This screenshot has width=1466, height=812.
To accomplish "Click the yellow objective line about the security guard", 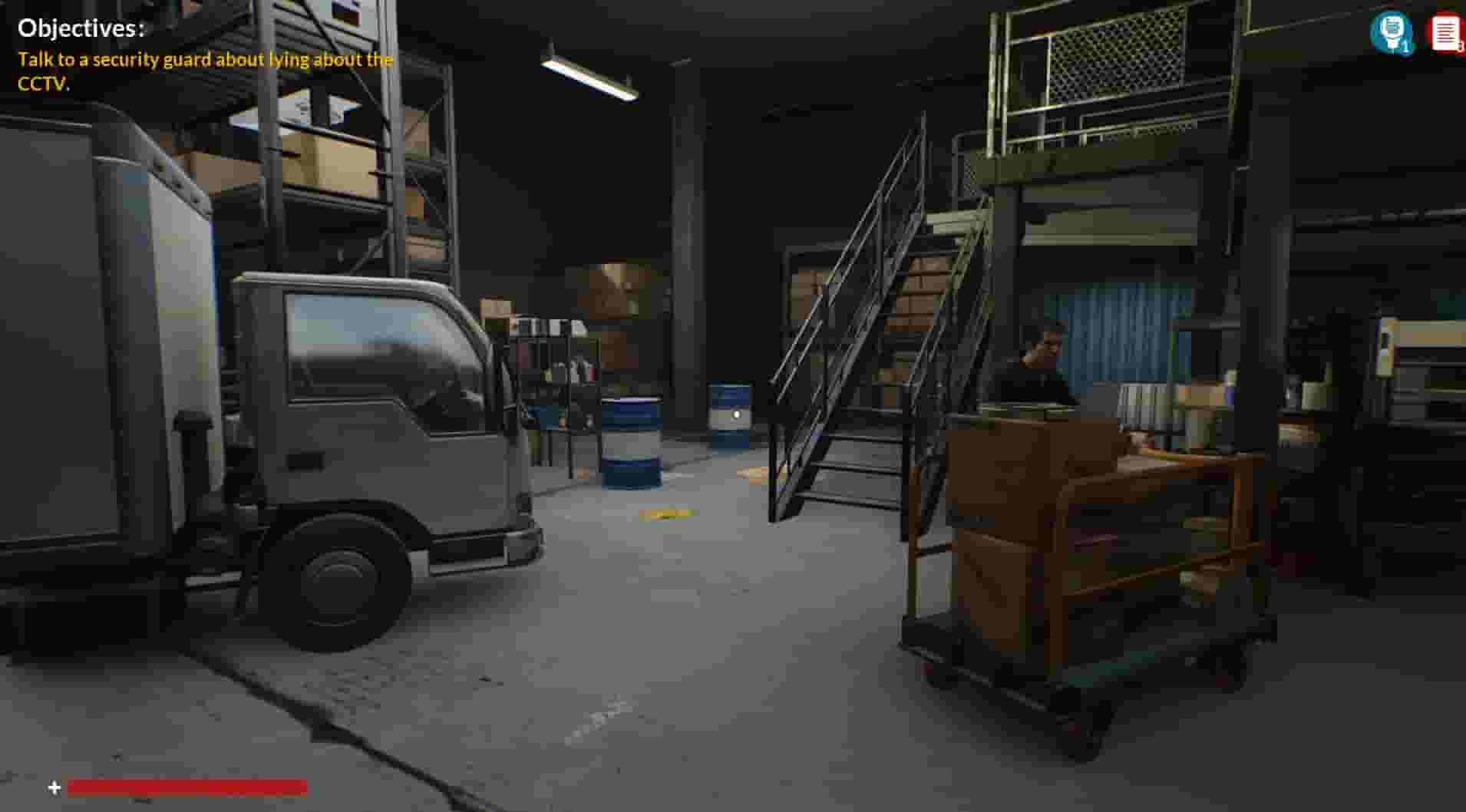I will pyautogui.click(x=205, y=59).
